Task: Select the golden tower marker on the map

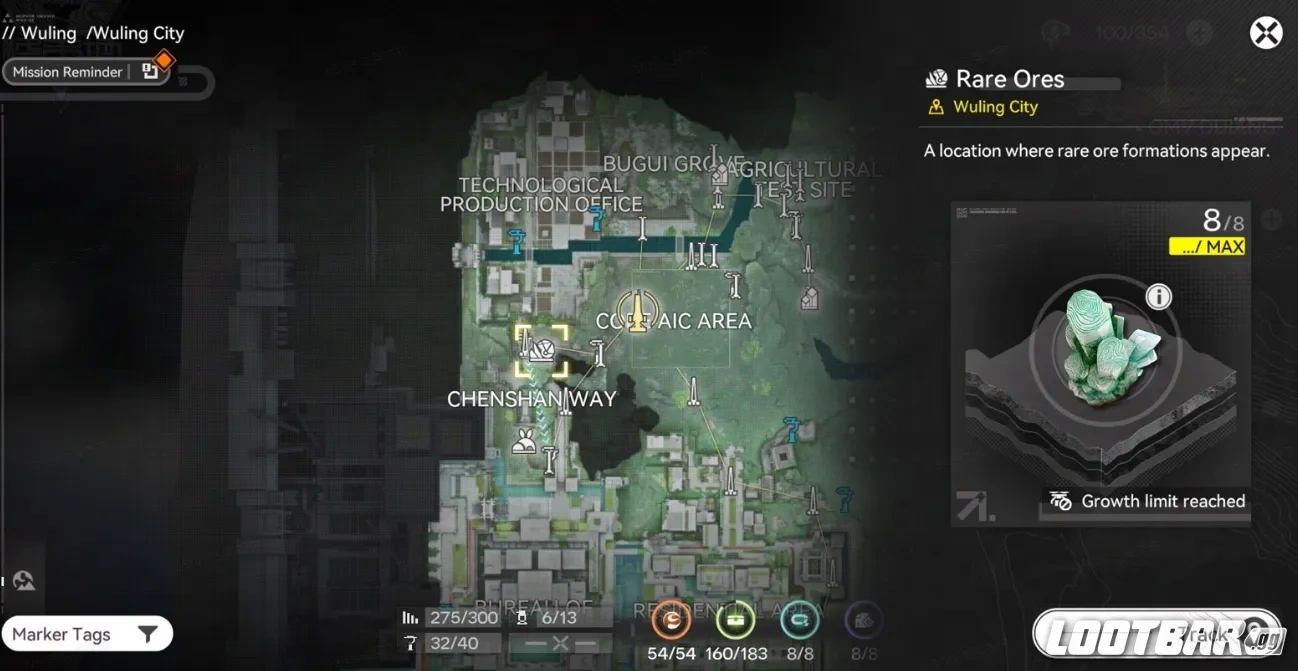Action: point(634,309)
